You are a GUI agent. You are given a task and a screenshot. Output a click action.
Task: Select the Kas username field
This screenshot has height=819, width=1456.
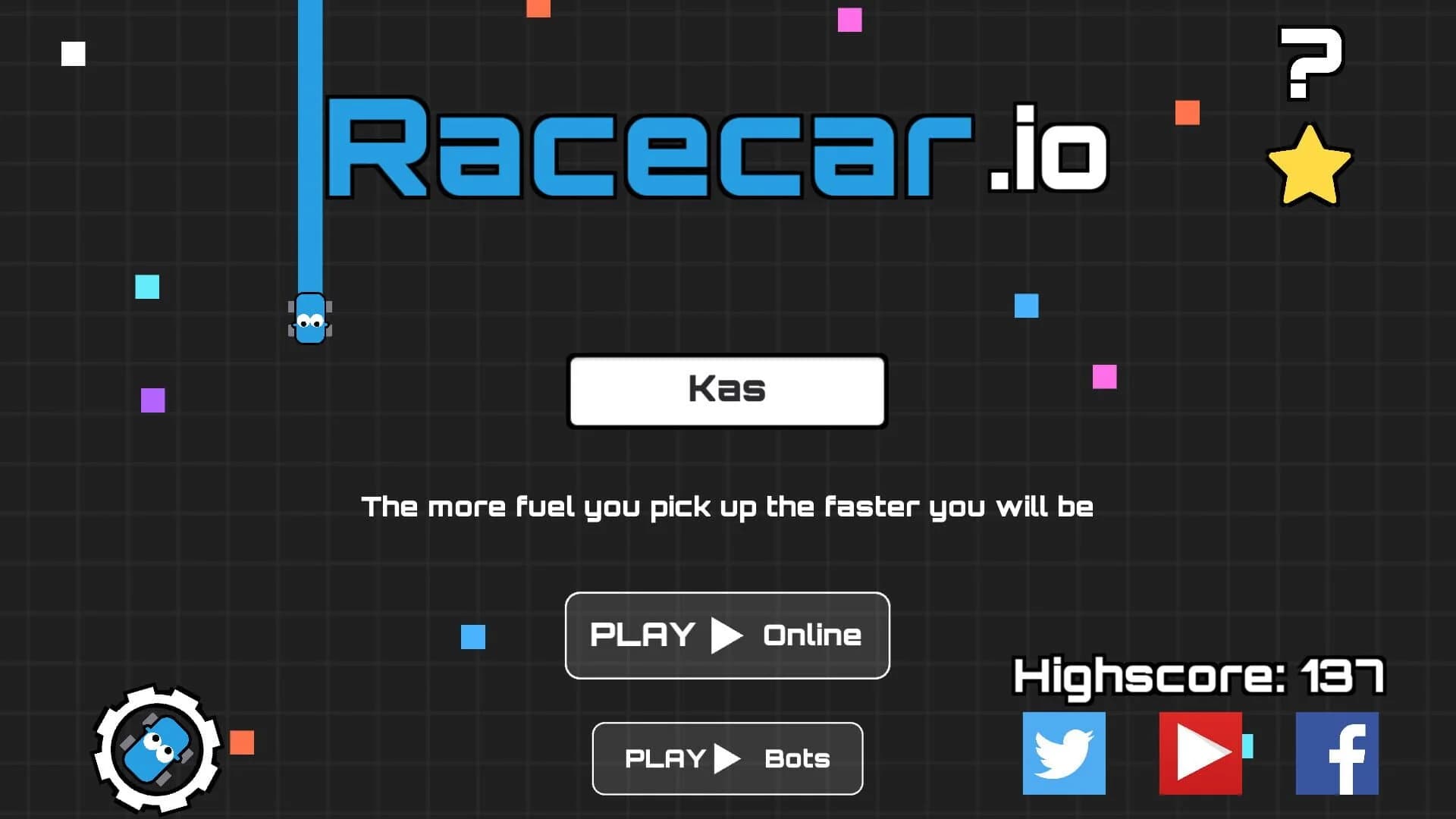click(x=726, y=390)
